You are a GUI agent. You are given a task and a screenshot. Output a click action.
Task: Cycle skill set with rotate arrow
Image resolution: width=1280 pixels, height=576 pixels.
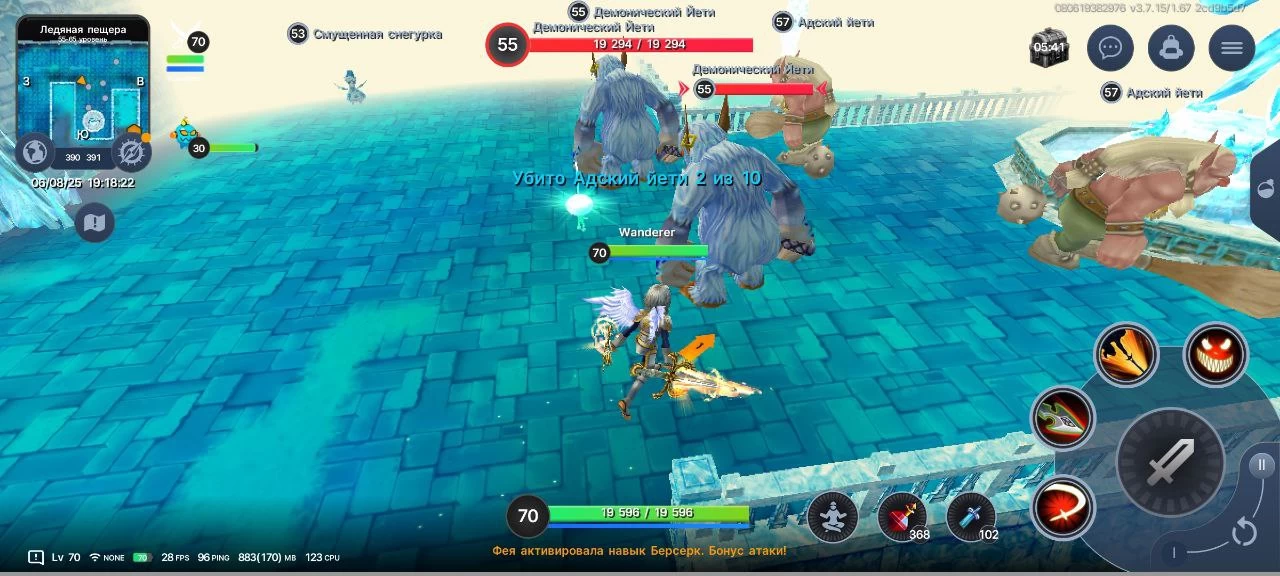[1243, 532]
